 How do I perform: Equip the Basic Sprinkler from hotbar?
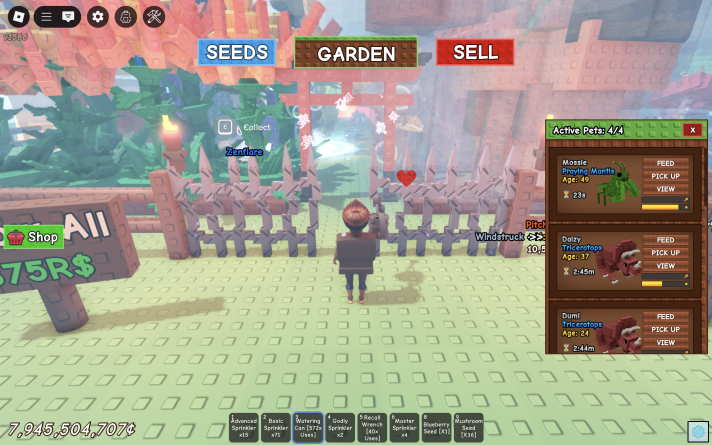tap(276, 428)
